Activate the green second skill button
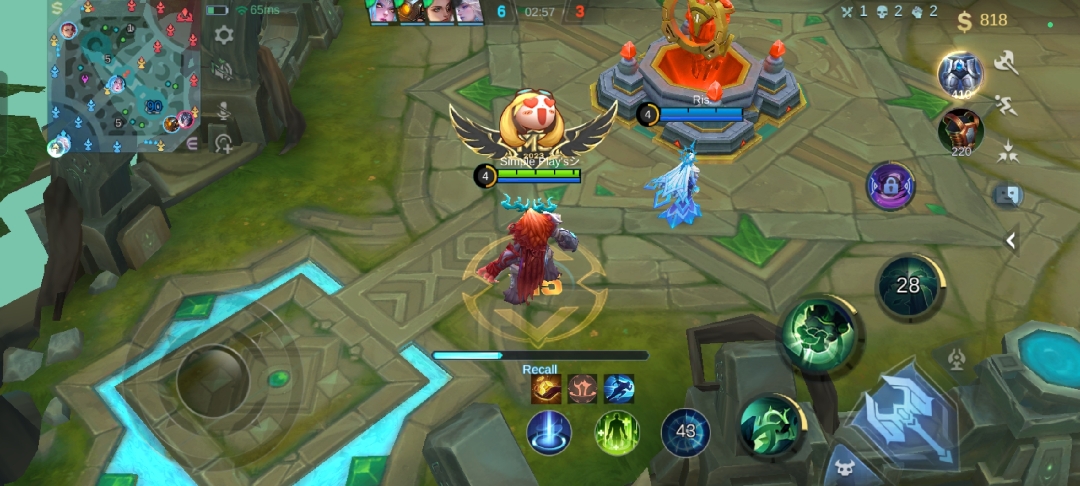Image resolution: width=1080 pixels, height=486 pixels. tap(820, 334)
